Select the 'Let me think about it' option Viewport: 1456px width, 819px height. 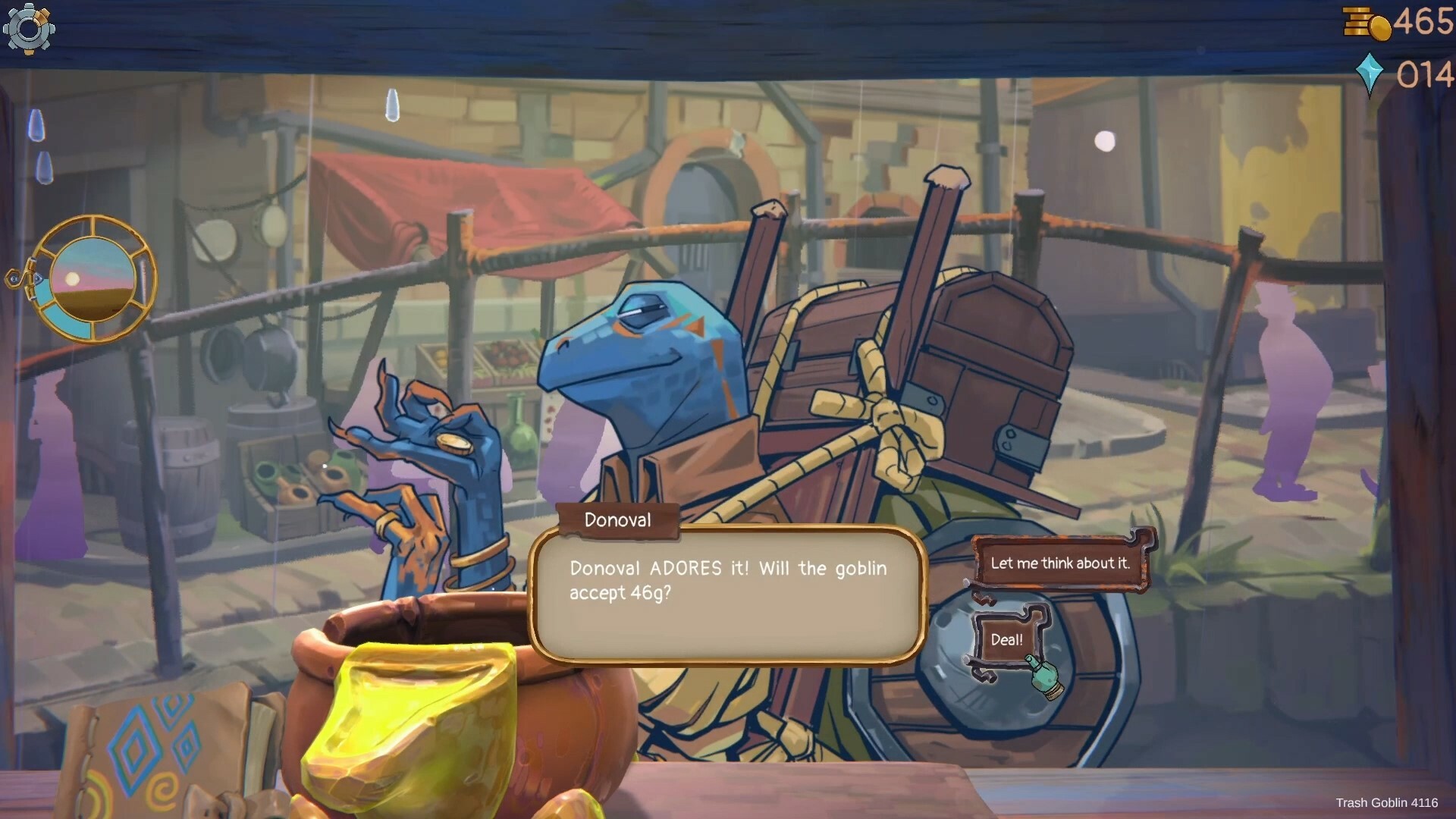[1060, 563]
